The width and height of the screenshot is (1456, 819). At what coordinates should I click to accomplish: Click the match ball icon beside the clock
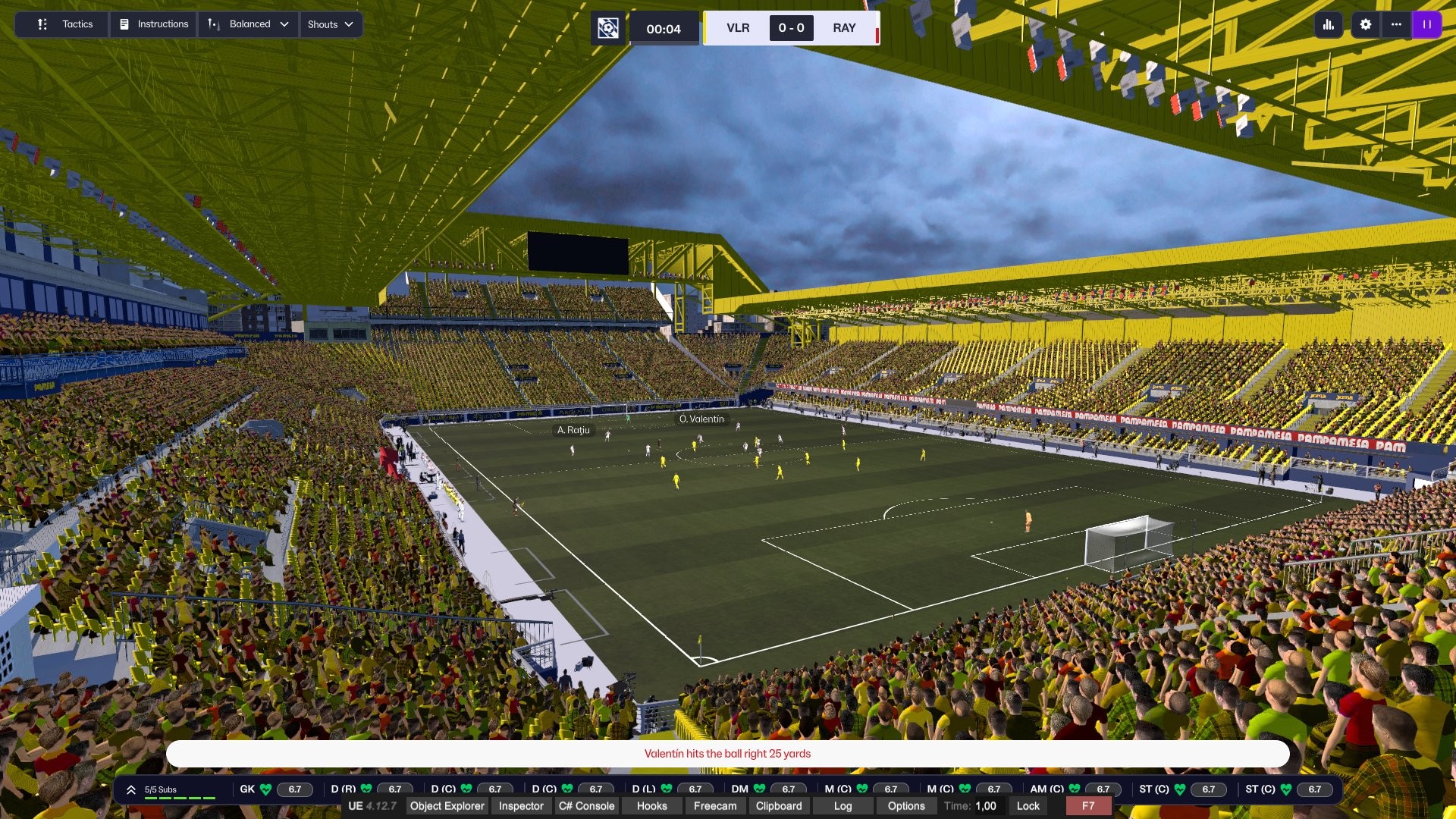pos(608,29)
